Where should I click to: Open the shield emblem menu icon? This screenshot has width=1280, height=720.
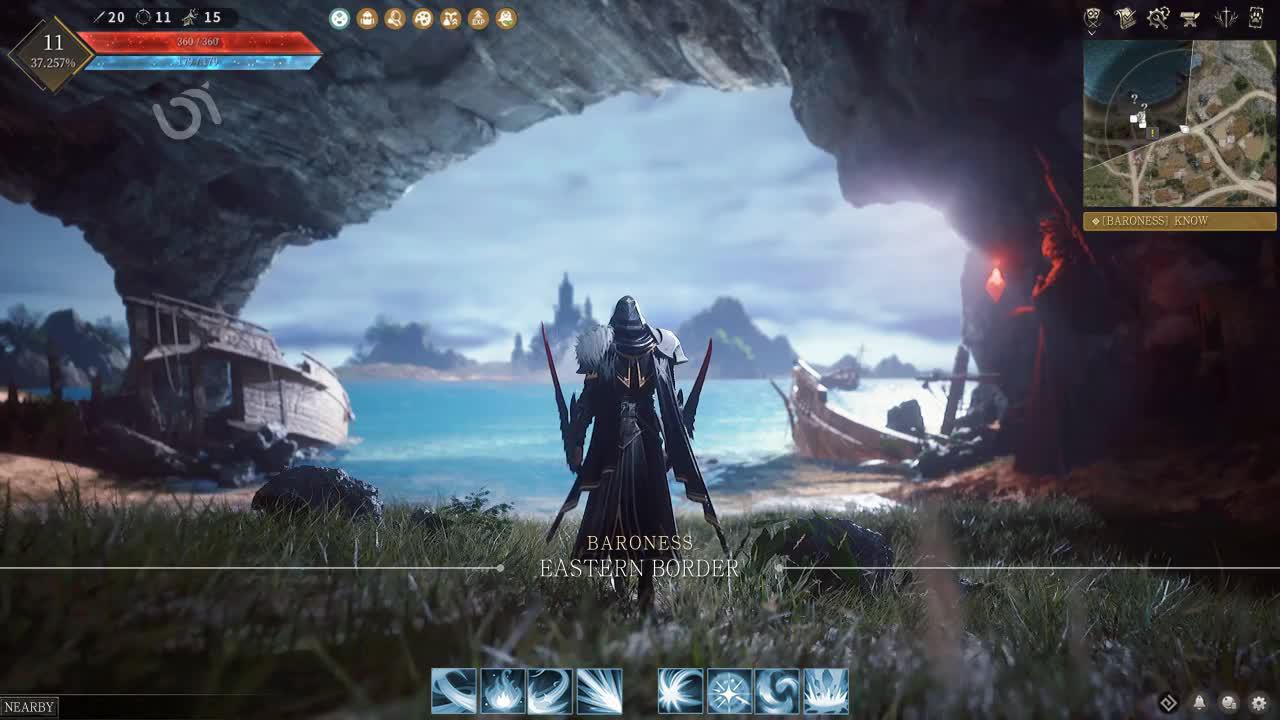tap(1093, 18)
